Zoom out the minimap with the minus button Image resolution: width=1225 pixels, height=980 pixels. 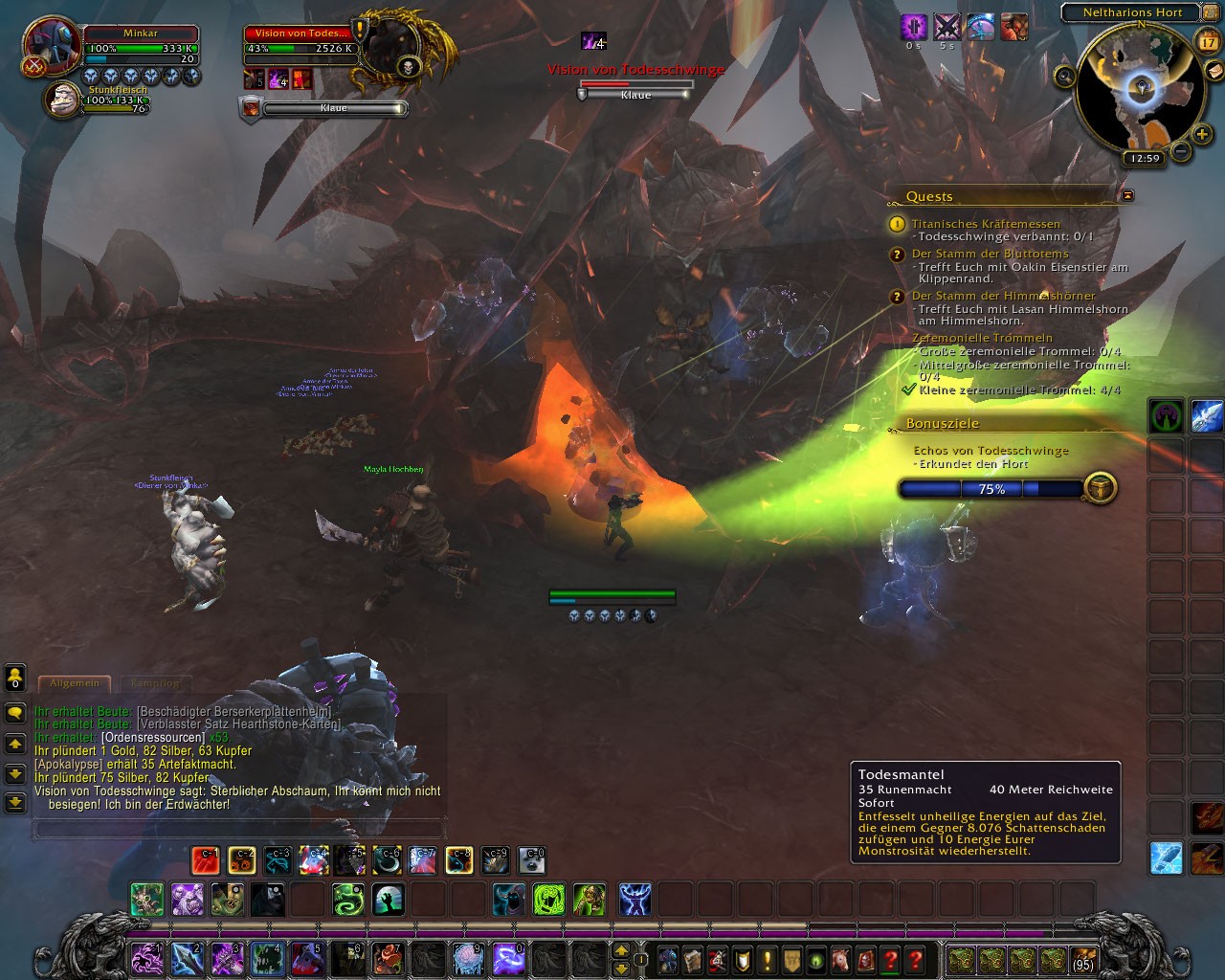(1181, 151)
